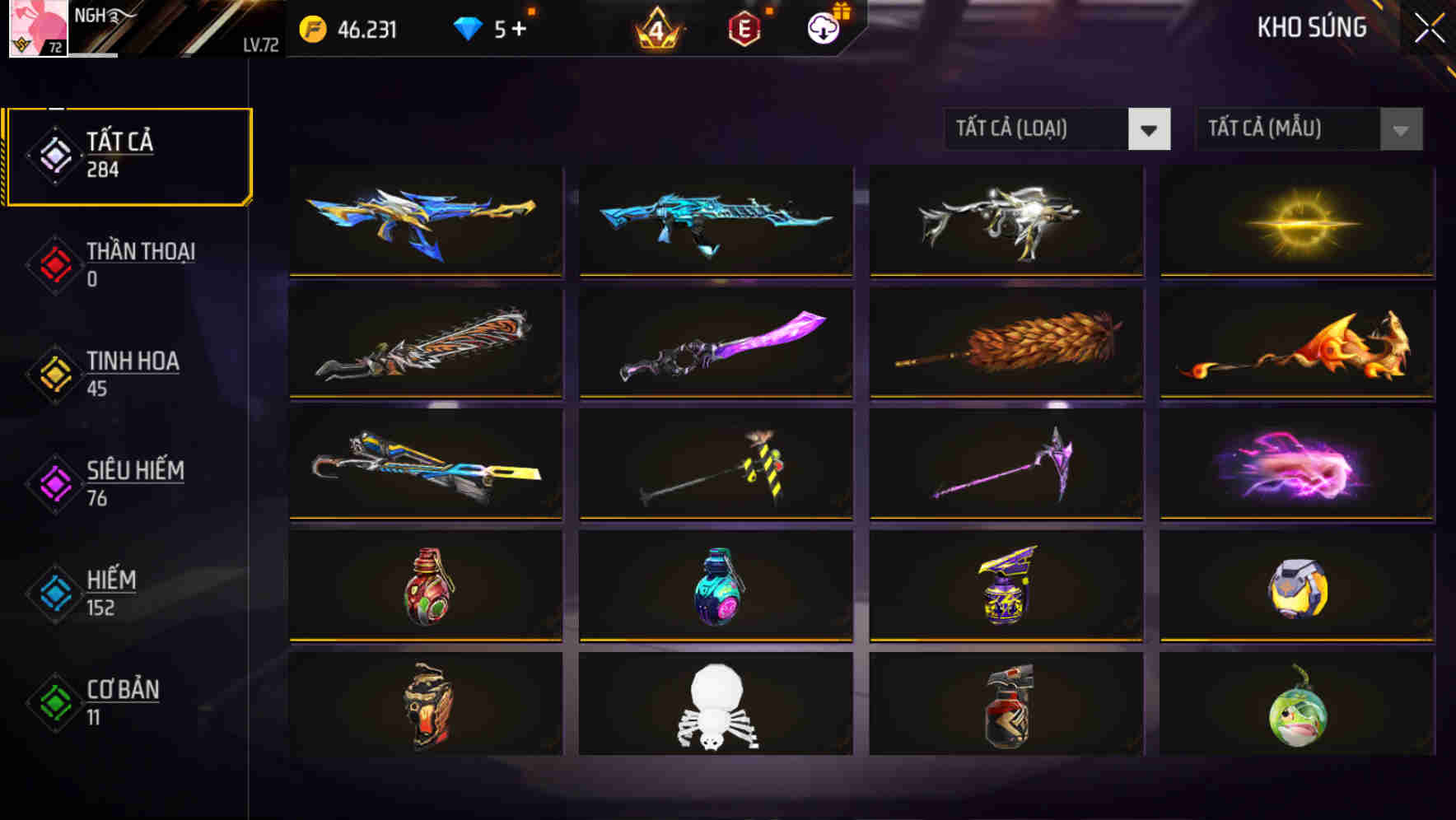Click the diamond currency icon
The width and height of the screenshot is (1456, 820).
coord(466,29)
